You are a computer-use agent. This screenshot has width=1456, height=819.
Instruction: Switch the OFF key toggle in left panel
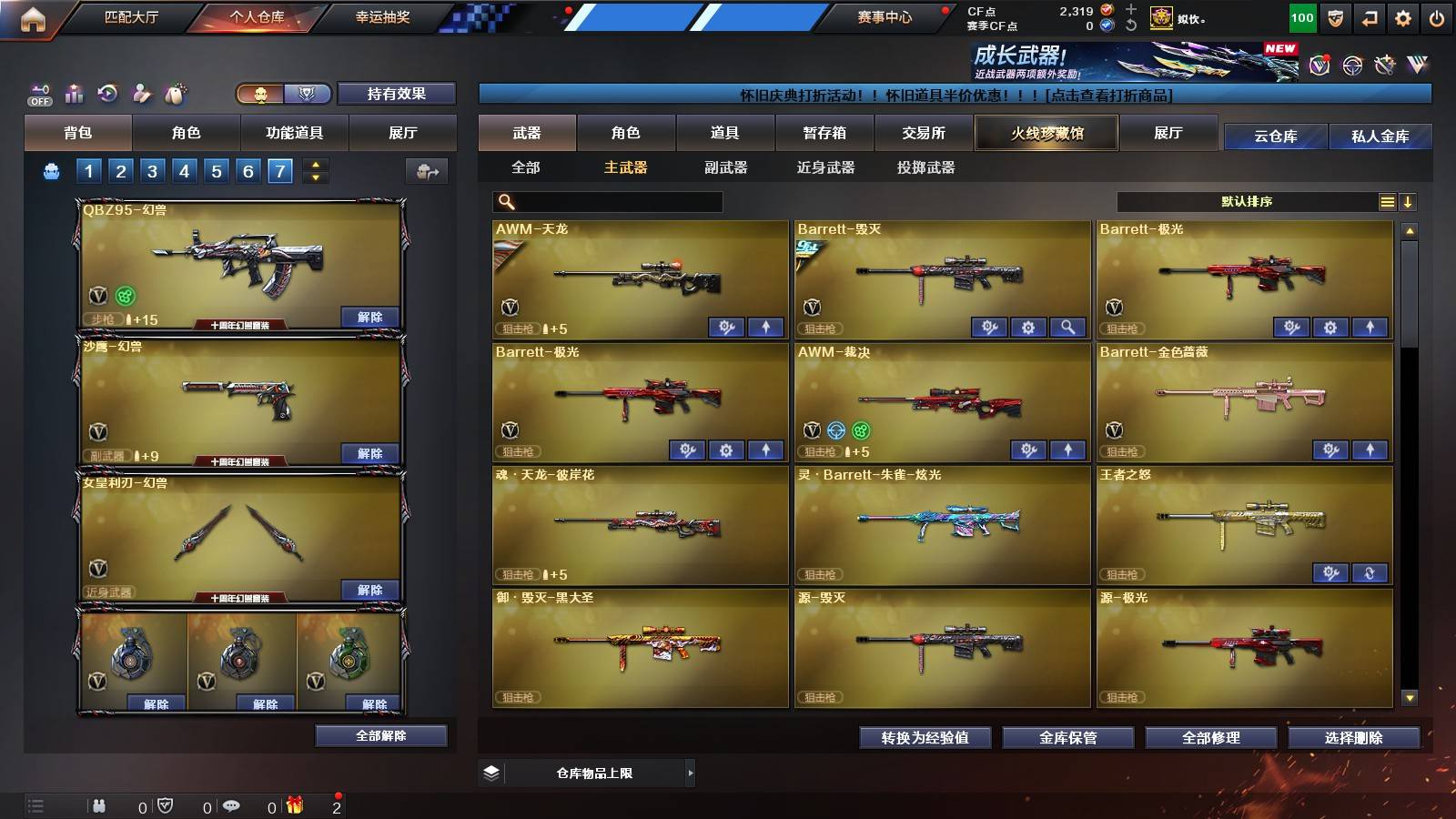tap(38, 94)
